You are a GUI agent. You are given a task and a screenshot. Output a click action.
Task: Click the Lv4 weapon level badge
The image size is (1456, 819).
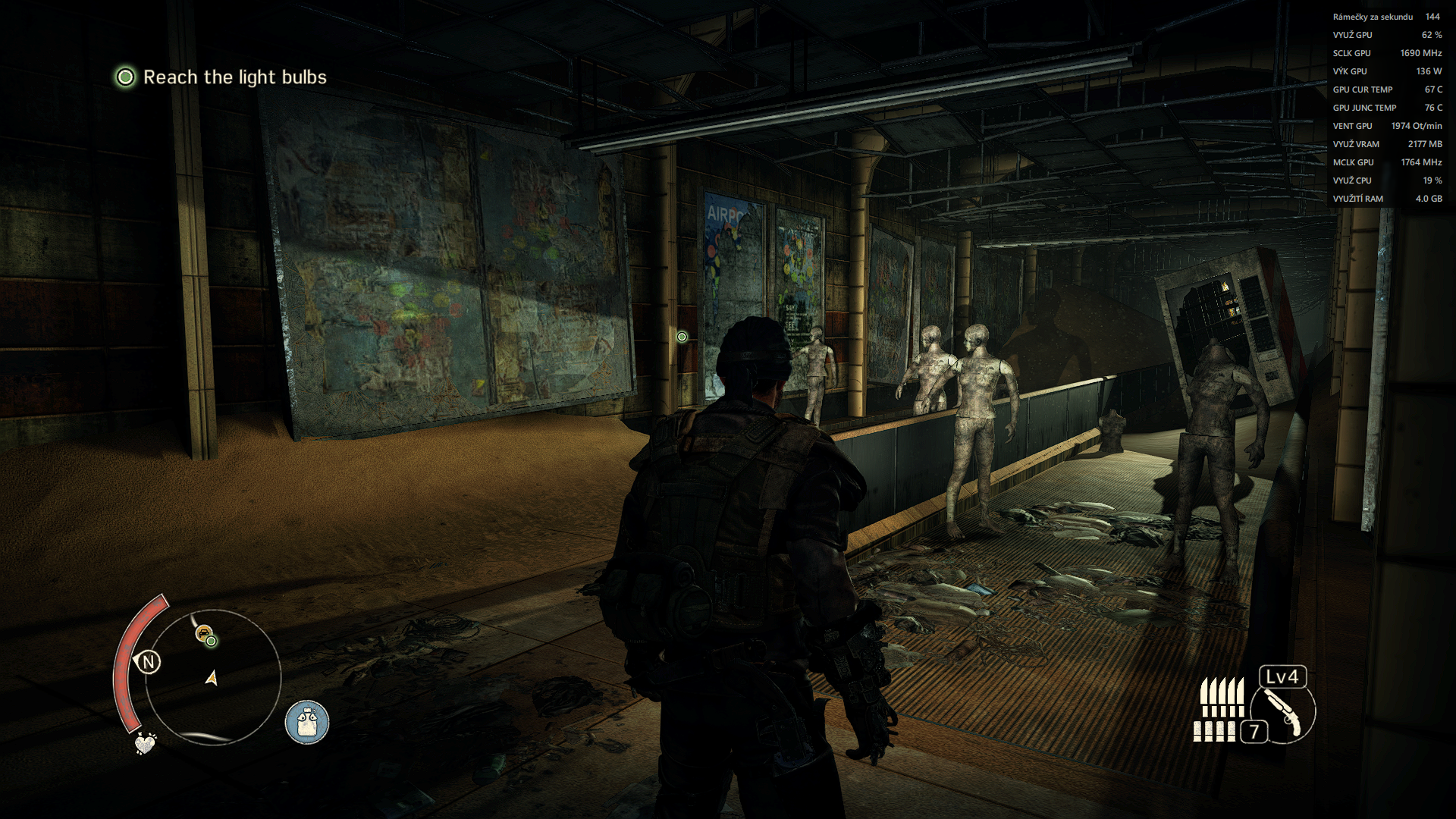click(x=1282, y=676)
